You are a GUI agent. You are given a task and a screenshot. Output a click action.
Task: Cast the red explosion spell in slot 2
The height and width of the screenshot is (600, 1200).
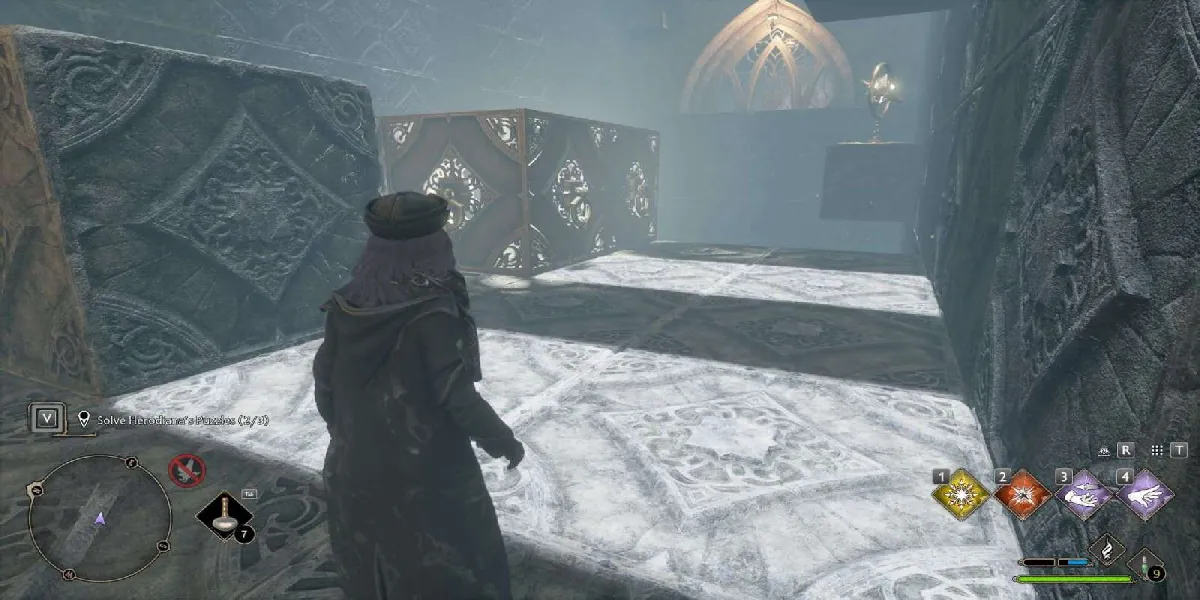[x=1022, y=495]
